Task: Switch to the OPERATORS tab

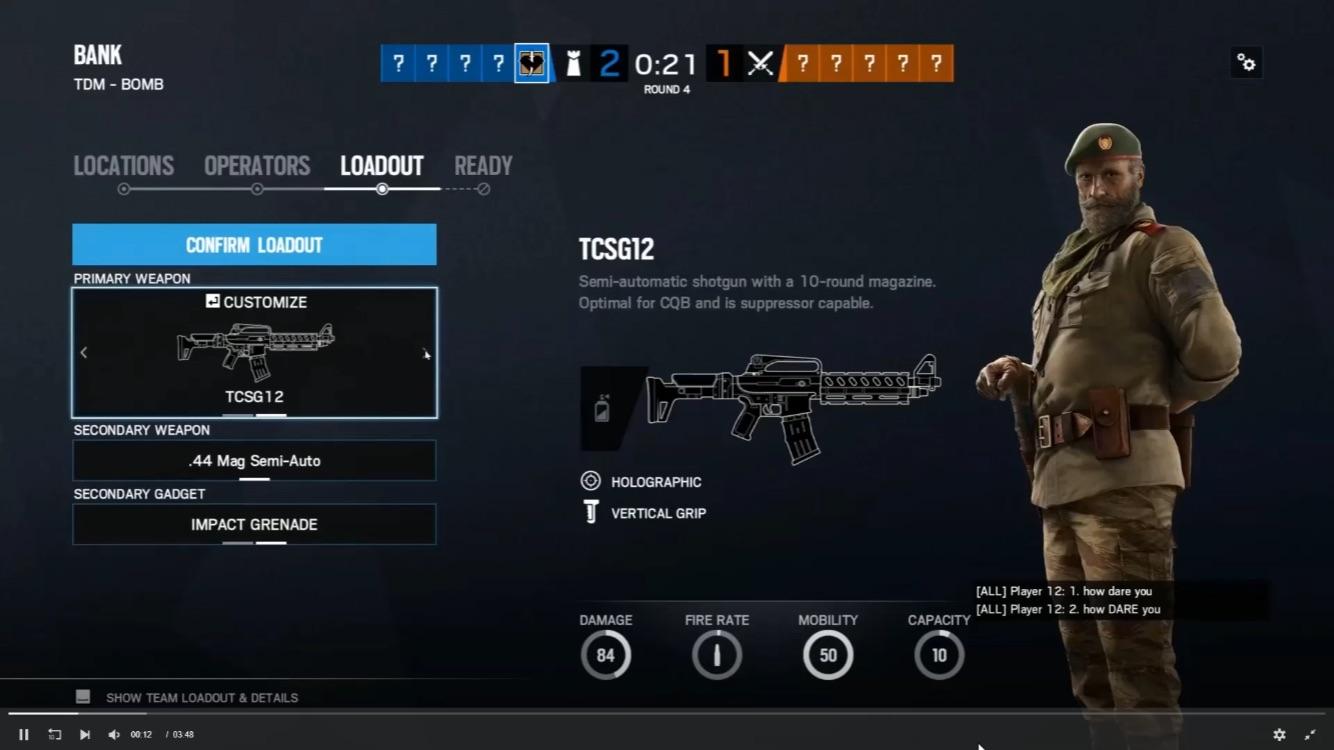Action: [x=257, y=165]
